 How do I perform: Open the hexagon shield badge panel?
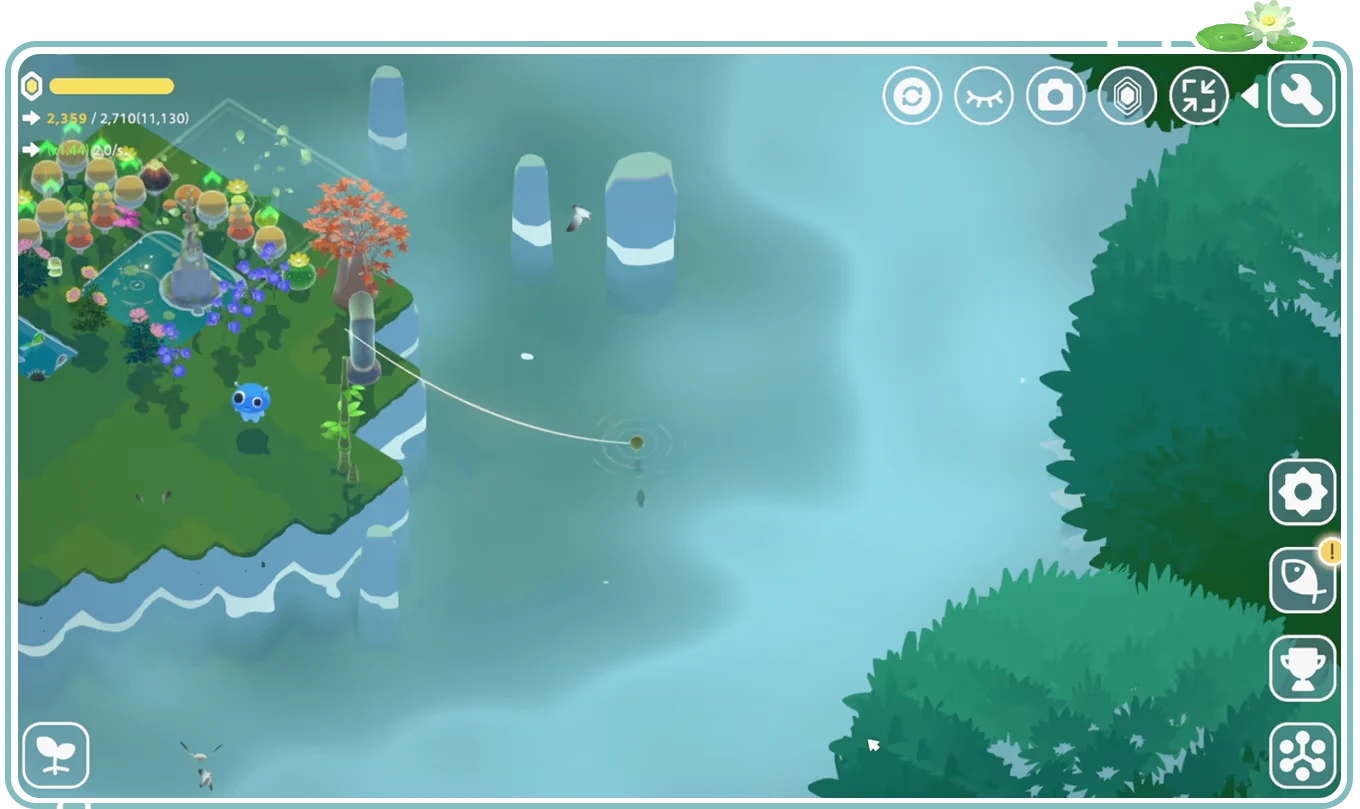pos(1128,94)
